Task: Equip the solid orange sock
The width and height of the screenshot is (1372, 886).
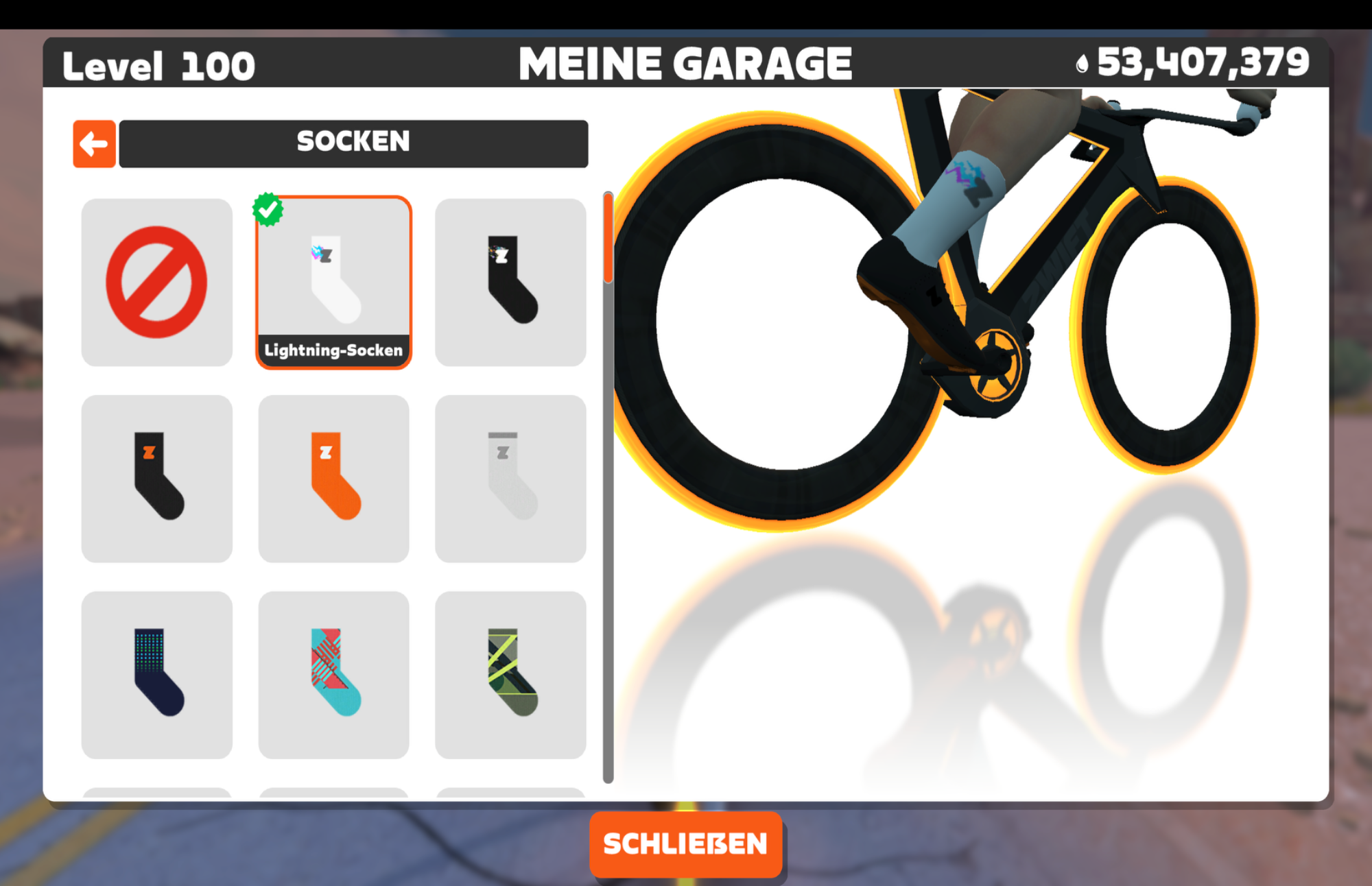Action: pyautogui.click(x=334, y=479)
